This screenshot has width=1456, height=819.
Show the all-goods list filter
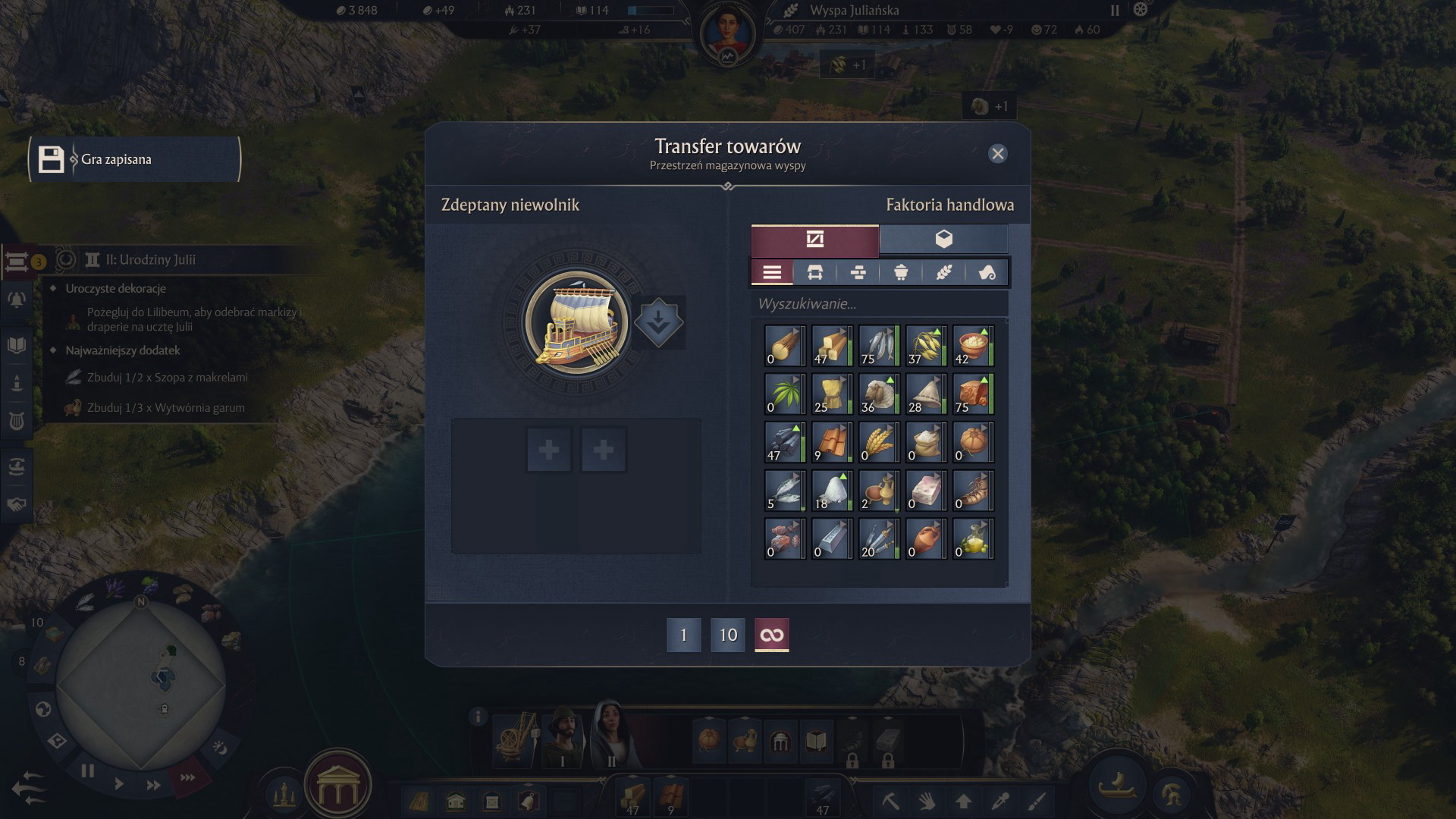772,273
